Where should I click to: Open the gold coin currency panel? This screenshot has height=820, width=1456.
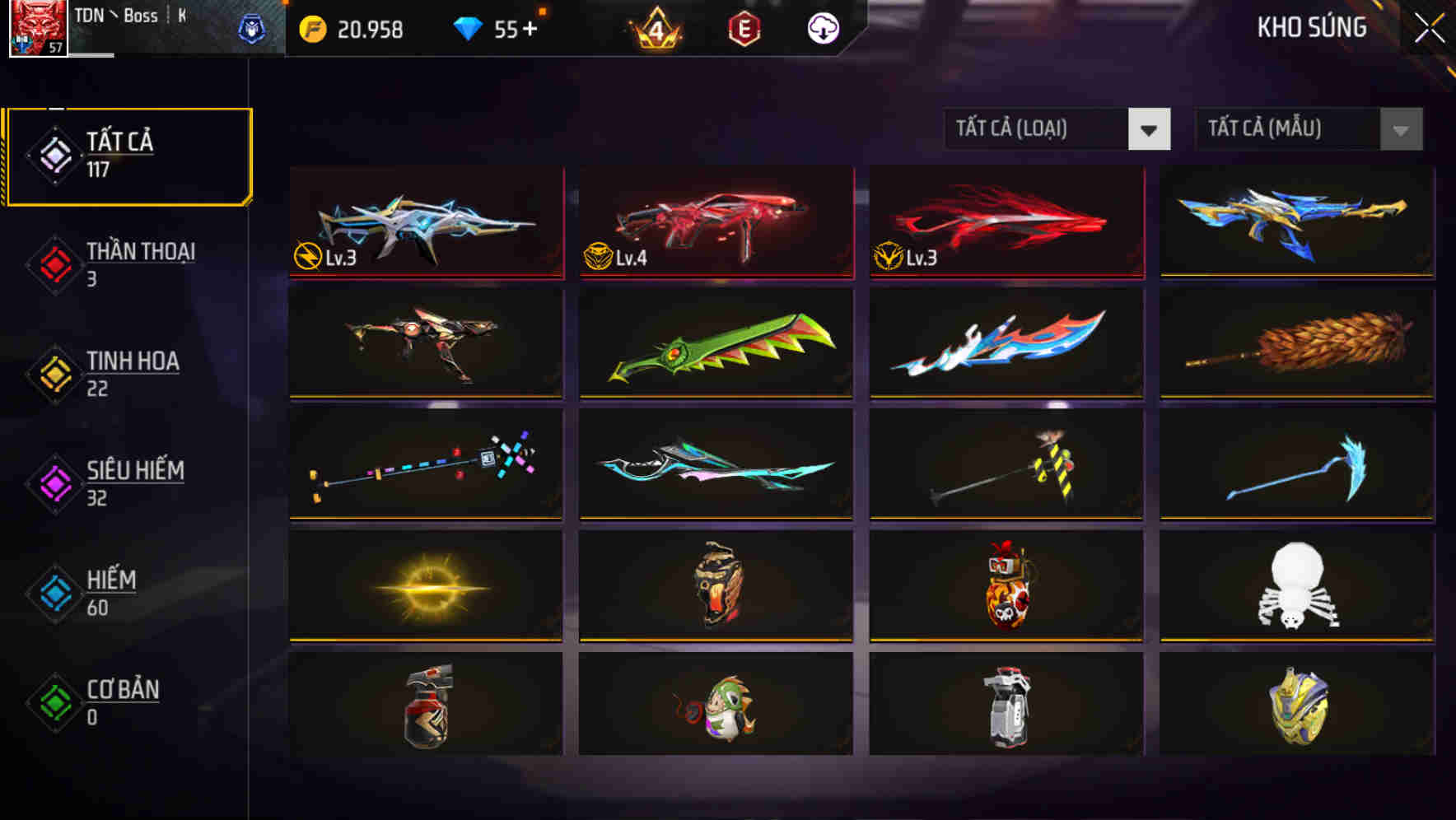312,28
